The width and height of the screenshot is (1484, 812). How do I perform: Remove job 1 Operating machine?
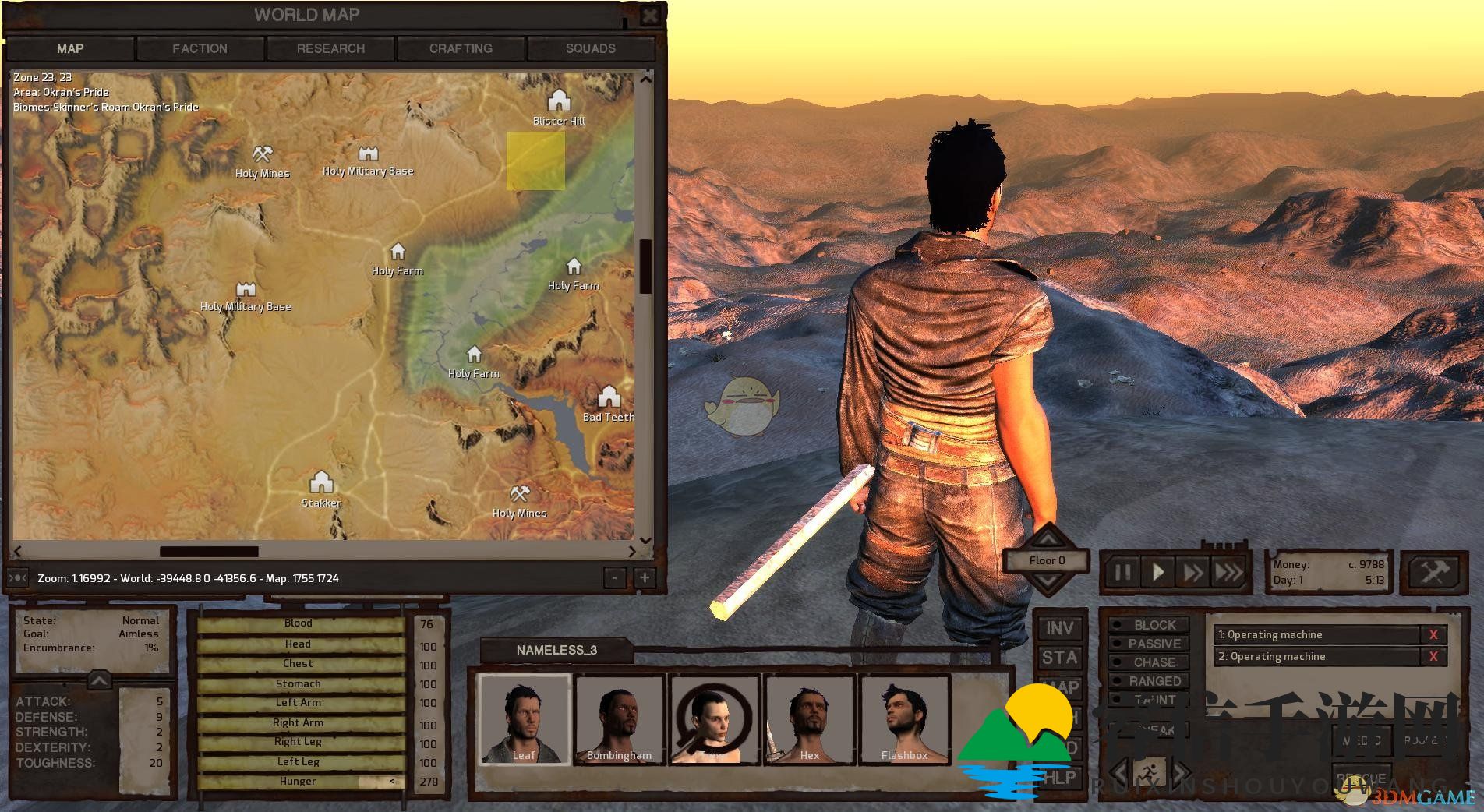pyautogui.click(x=1433, y=635)
